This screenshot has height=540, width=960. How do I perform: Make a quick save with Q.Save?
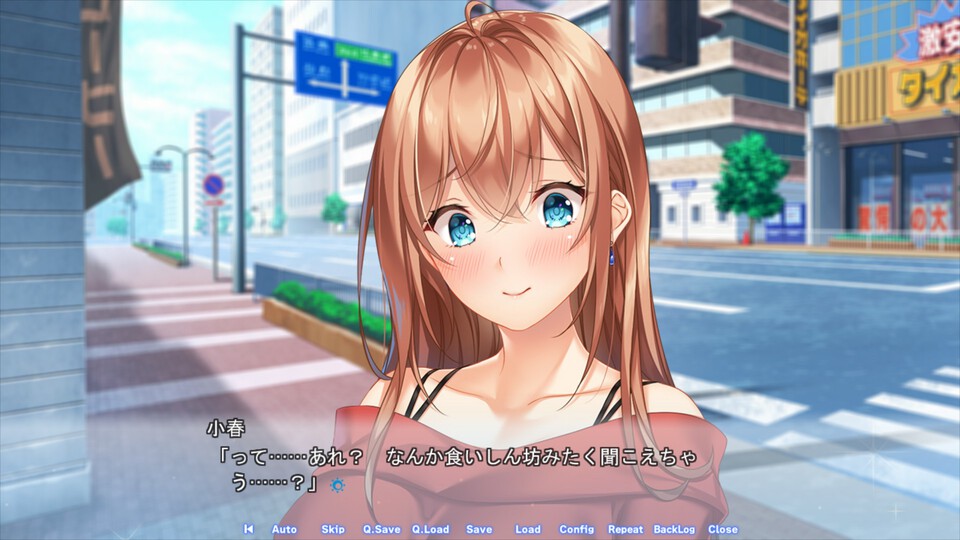381,529
